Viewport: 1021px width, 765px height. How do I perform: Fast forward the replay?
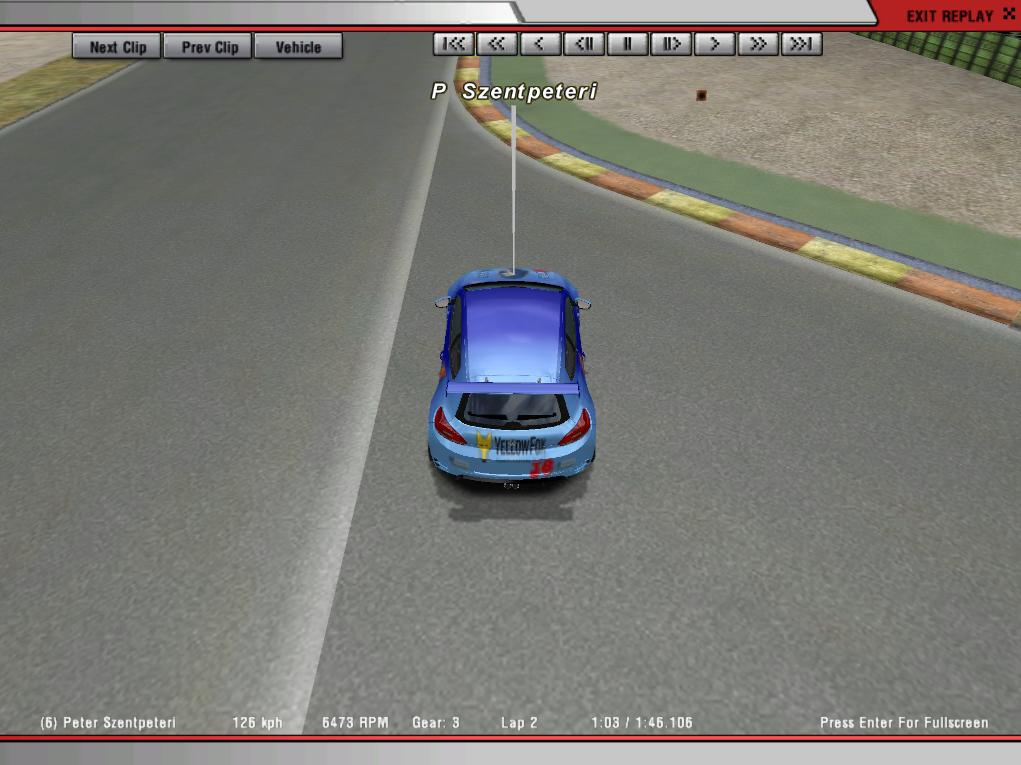click(x=759, y=44)
